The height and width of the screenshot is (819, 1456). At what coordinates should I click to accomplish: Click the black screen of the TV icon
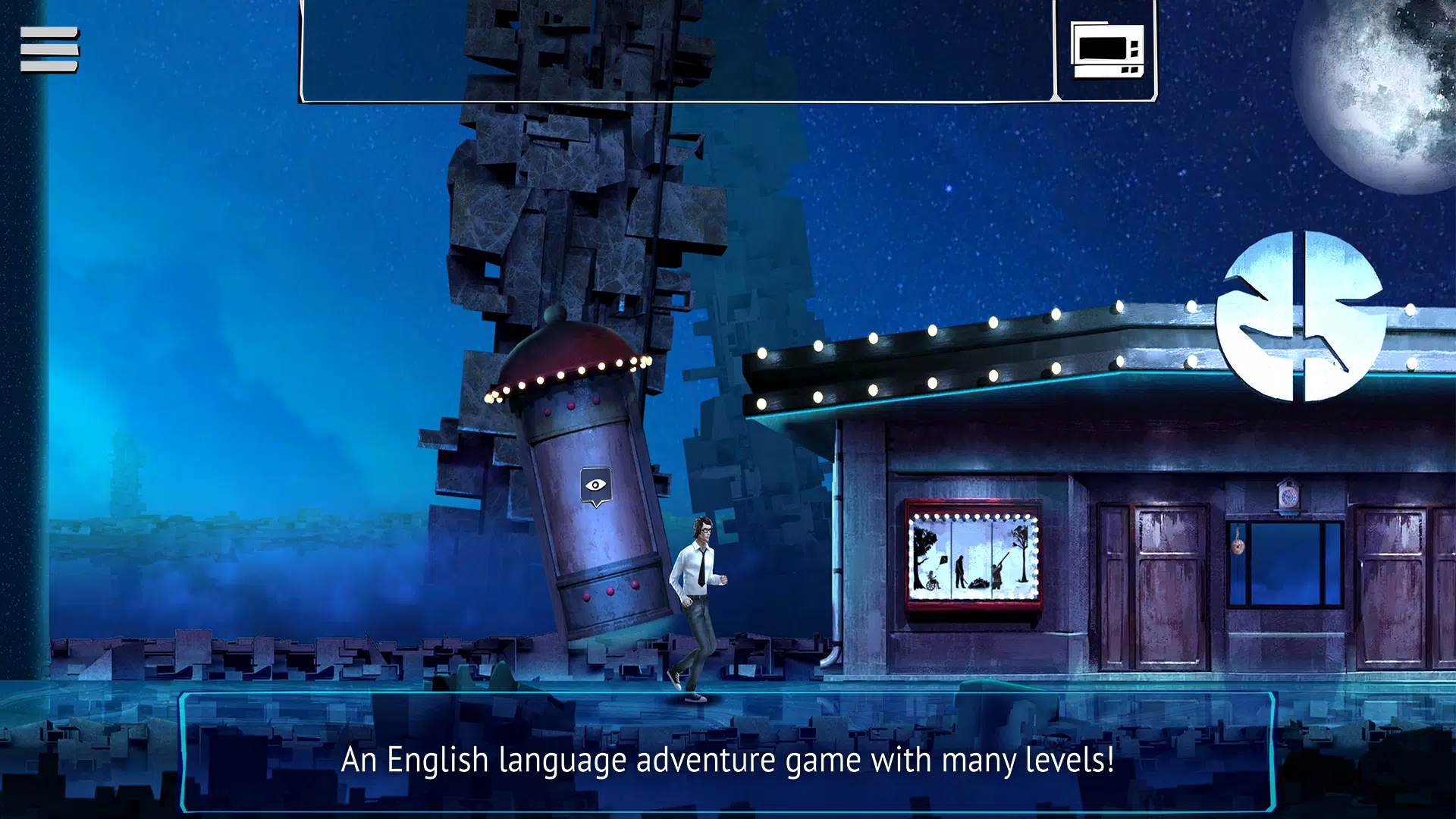tap(1101, 47)
